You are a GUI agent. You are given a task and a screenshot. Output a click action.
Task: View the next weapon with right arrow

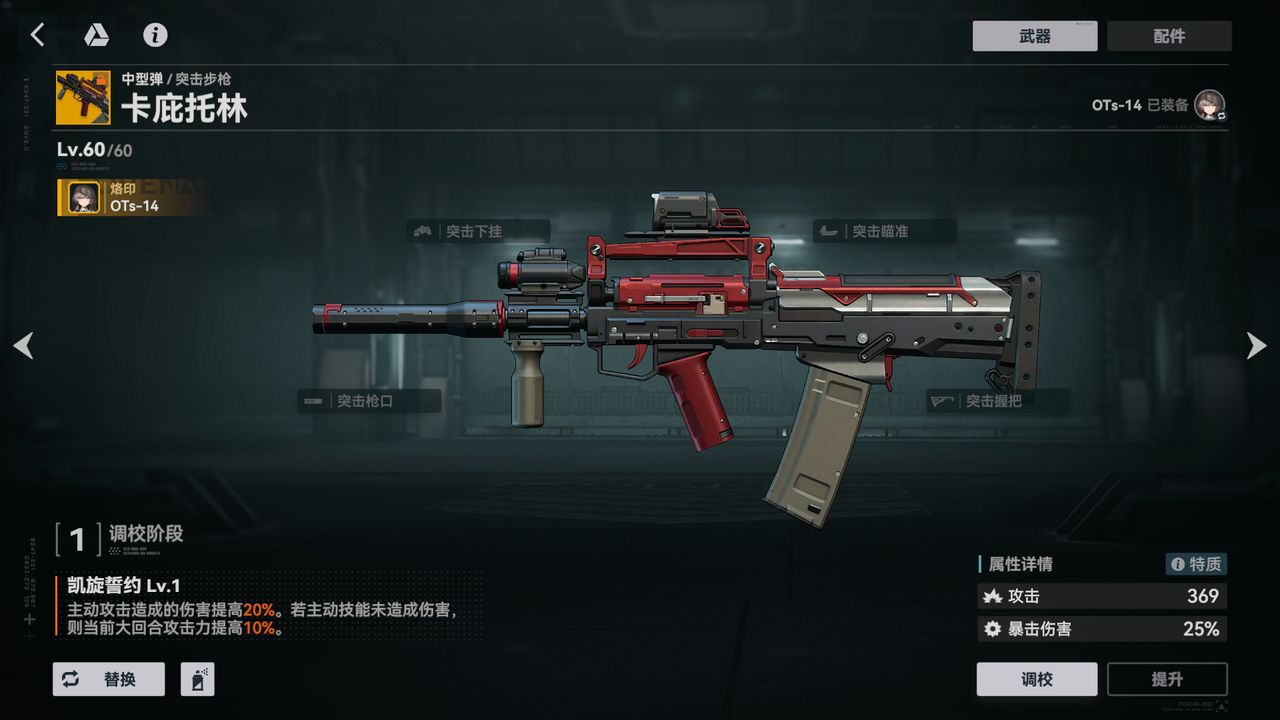click(x=1256, y=346)
